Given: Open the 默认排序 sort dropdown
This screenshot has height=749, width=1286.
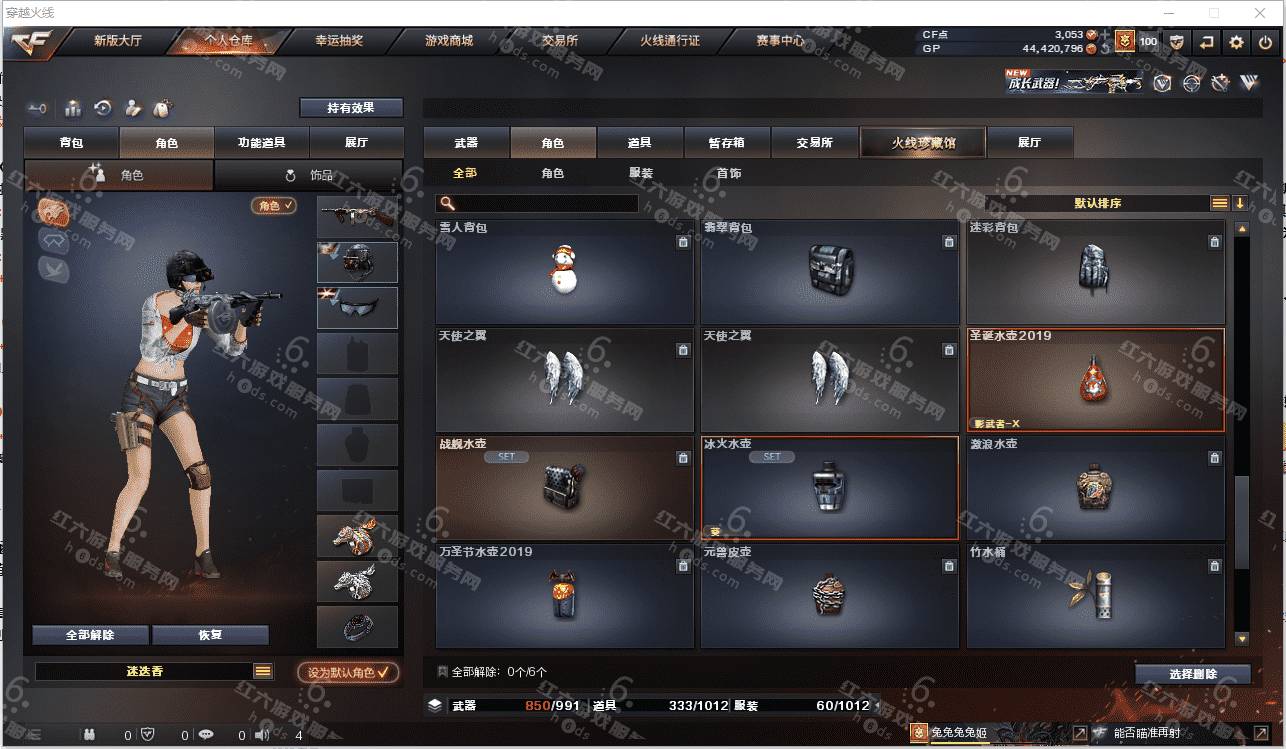Looking at the screenshot, I should [1098, 203].
